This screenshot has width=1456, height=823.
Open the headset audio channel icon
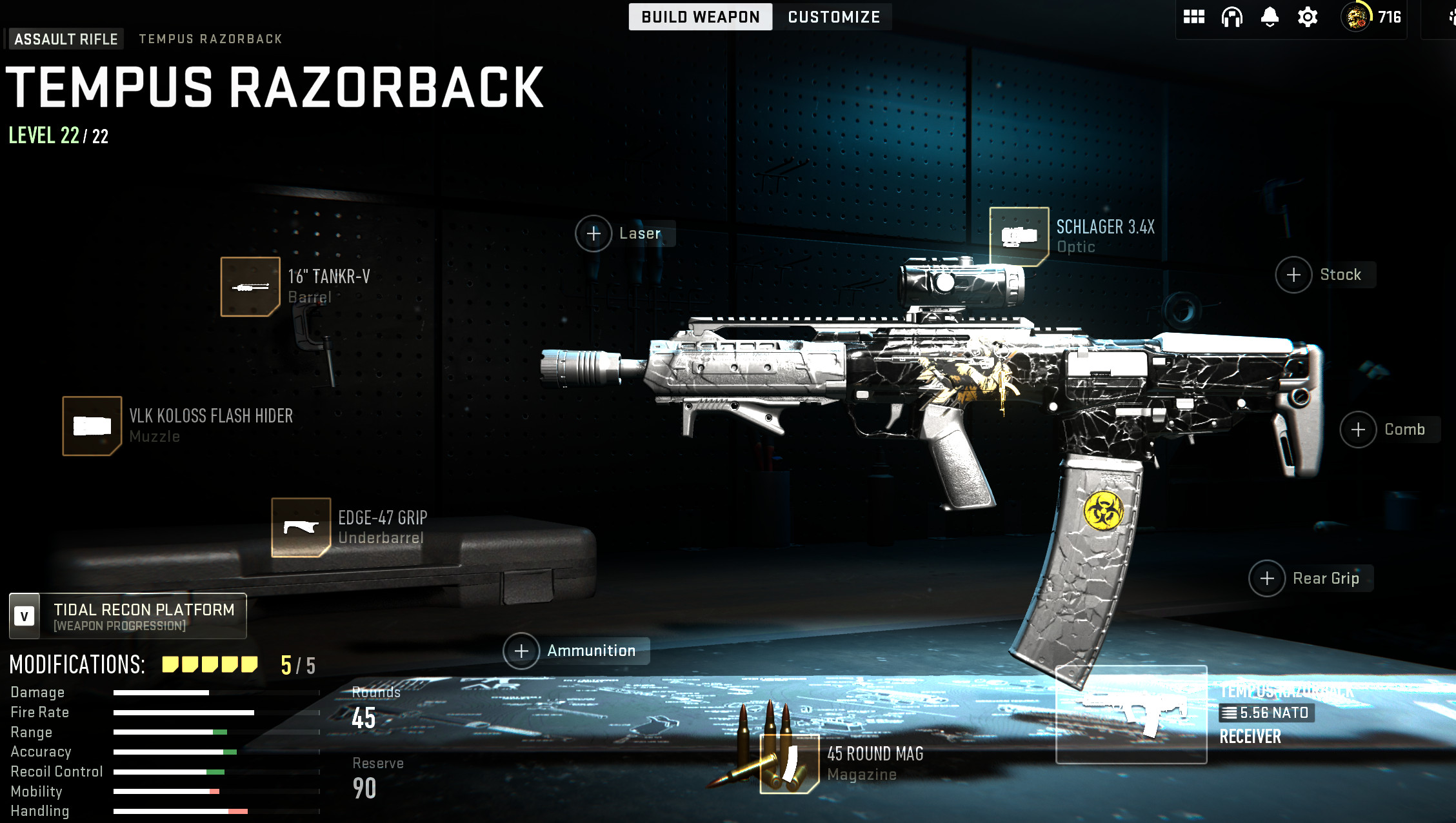(1232, 17)
